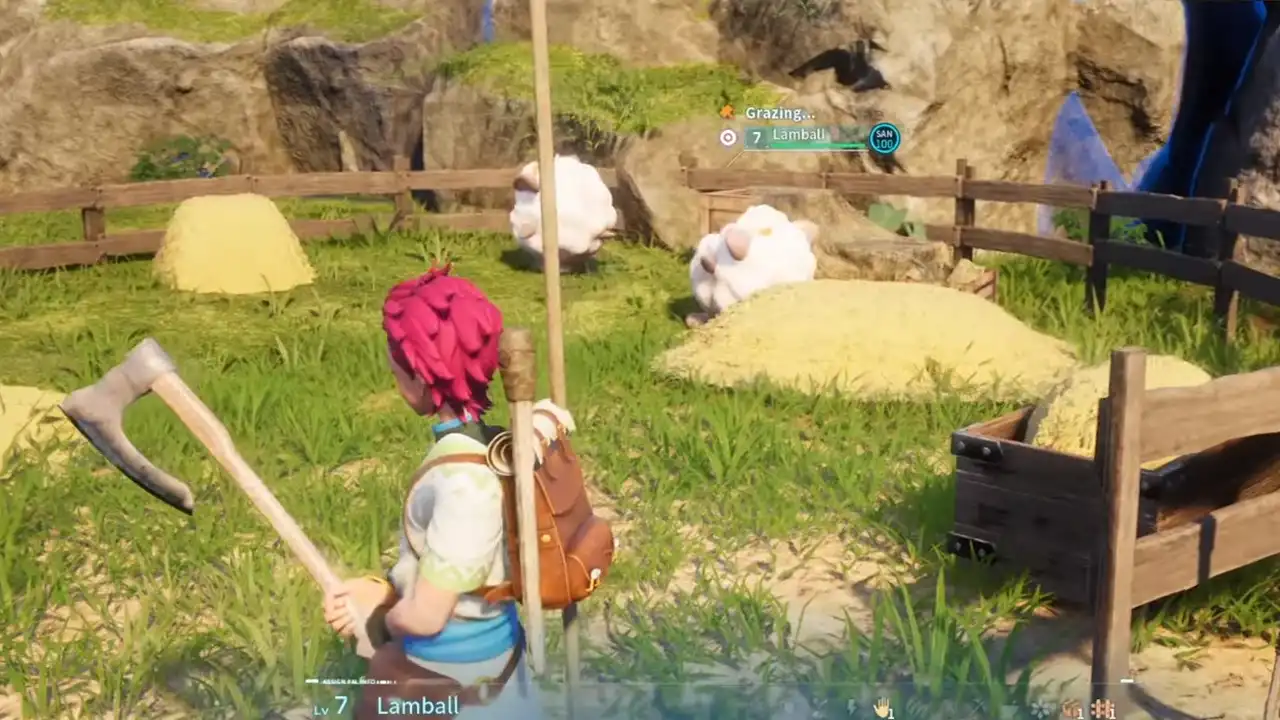Select the lightning bolt icon near the hand
1280x720 pixels.
(851, 707)
